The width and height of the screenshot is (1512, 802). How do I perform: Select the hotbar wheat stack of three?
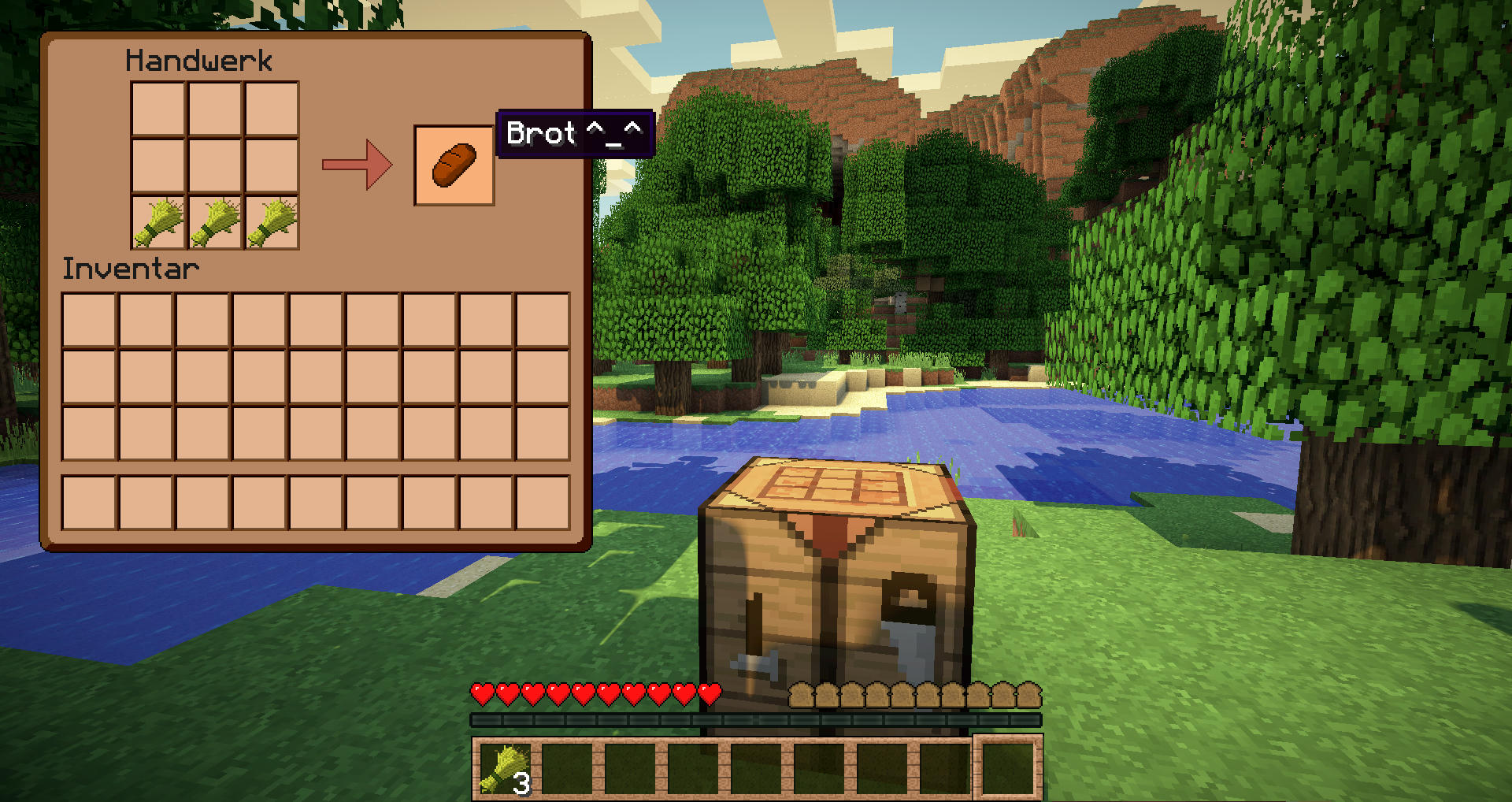pos(505,768)
